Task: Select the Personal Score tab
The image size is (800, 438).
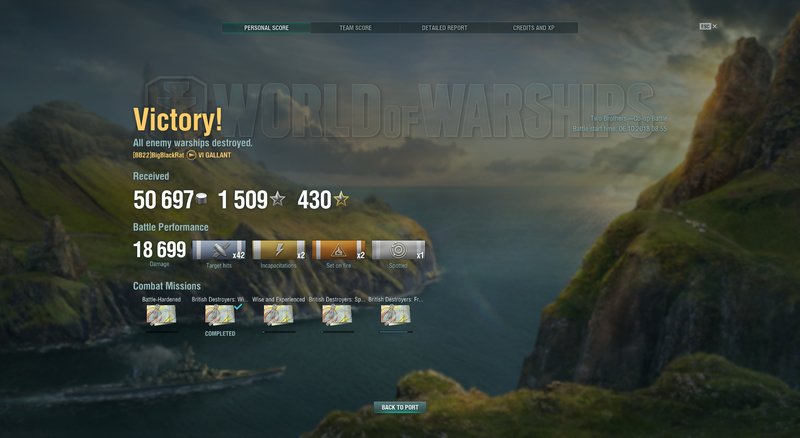Action: tap(266, 28)
